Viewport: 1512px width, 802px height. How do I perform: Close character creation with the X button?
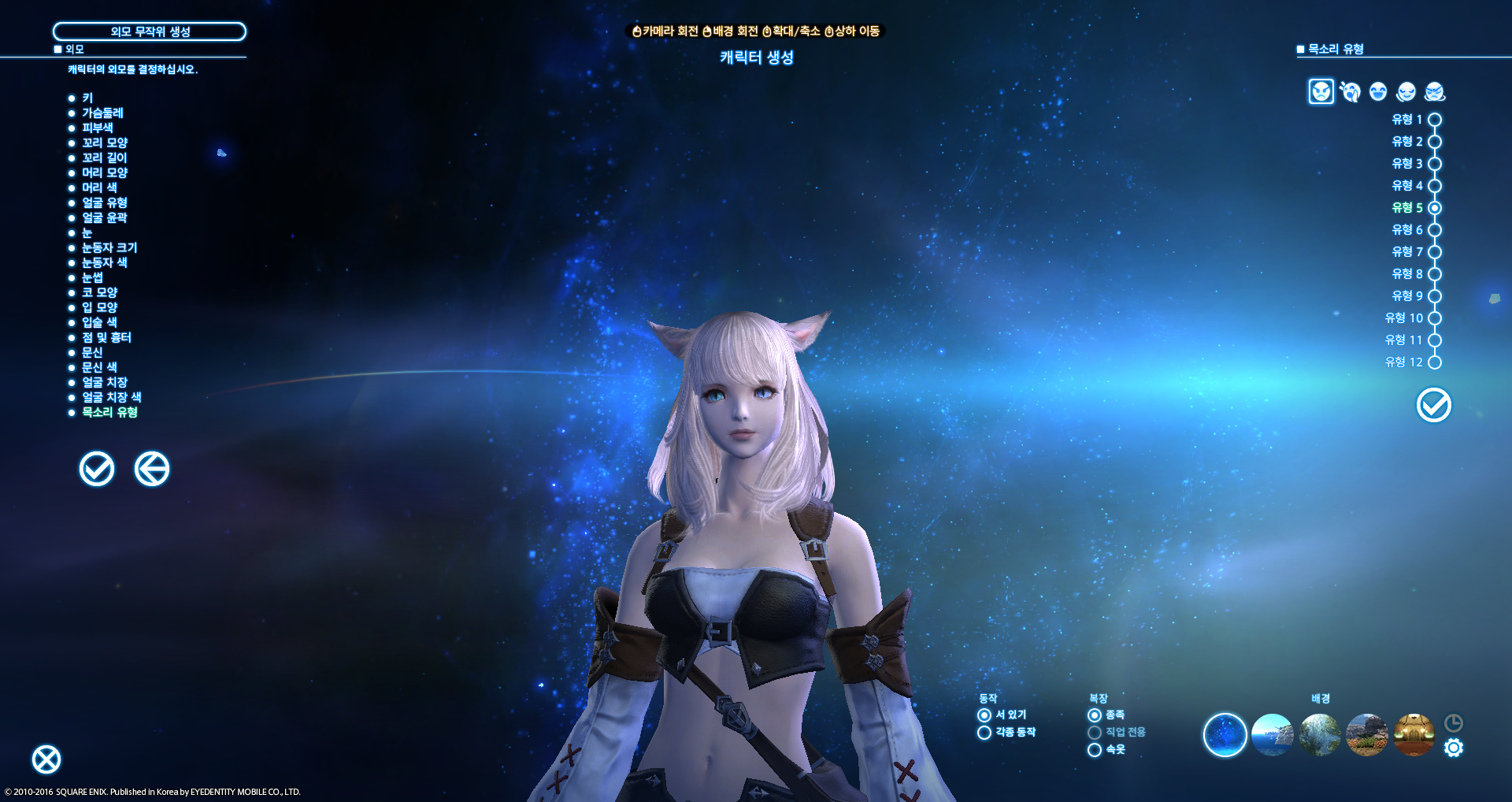click(x=46, y=759)
